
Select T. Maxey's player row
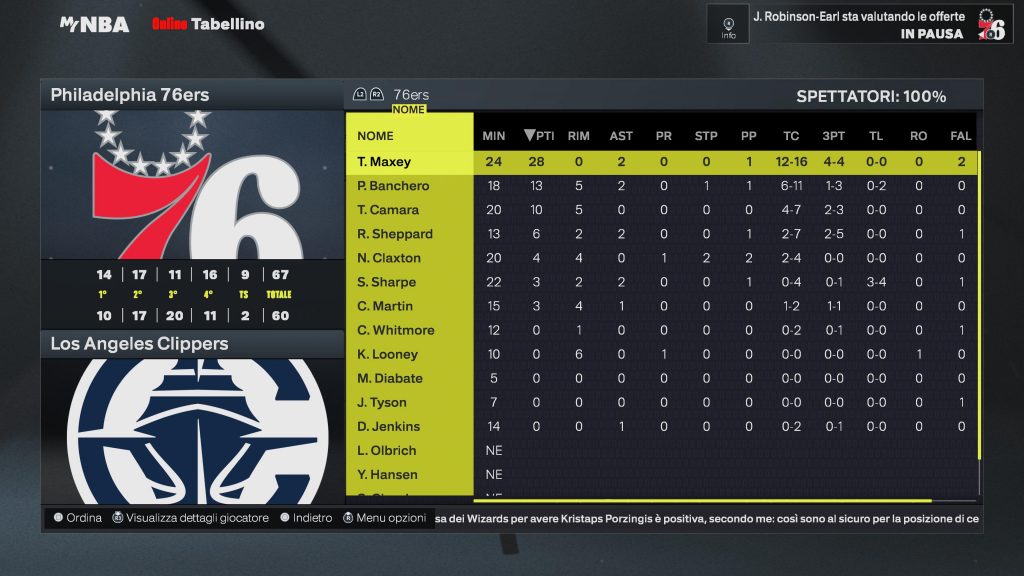click(x=385, y=162)
